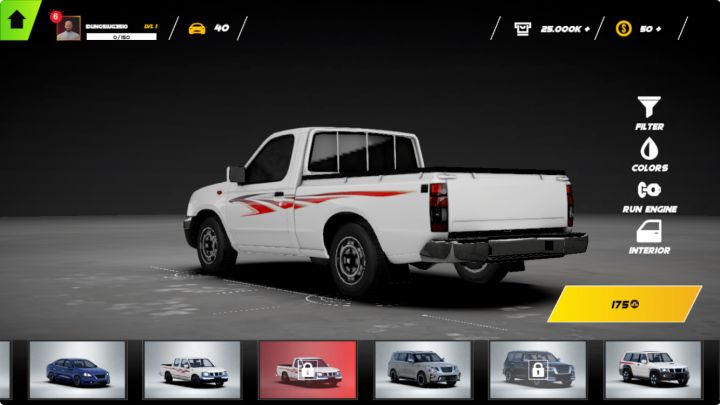Buy the pickup with the yellow 175 button
The image size is (720, 405).
(625, 304)
